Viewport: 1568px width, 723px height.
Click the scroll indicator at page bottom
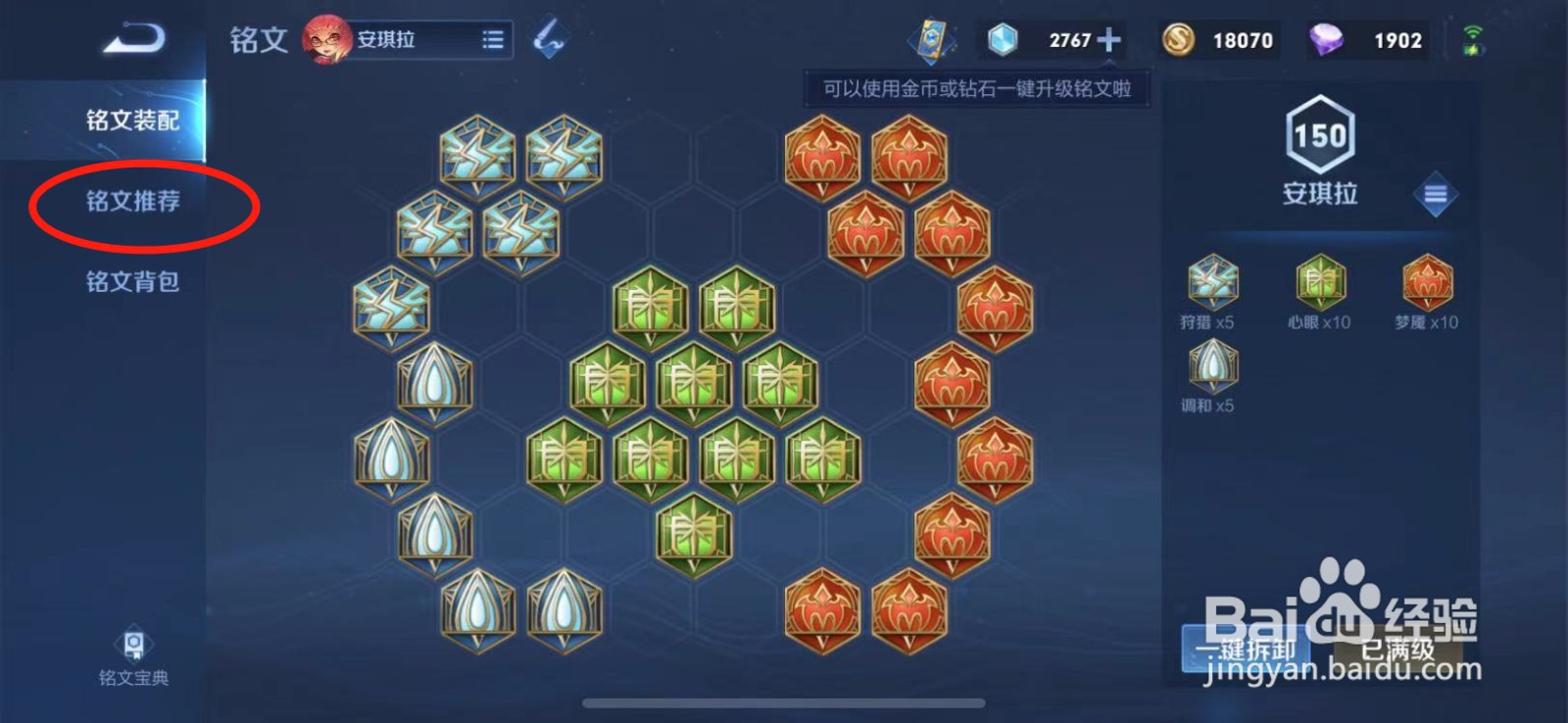(x=784, y=700)
